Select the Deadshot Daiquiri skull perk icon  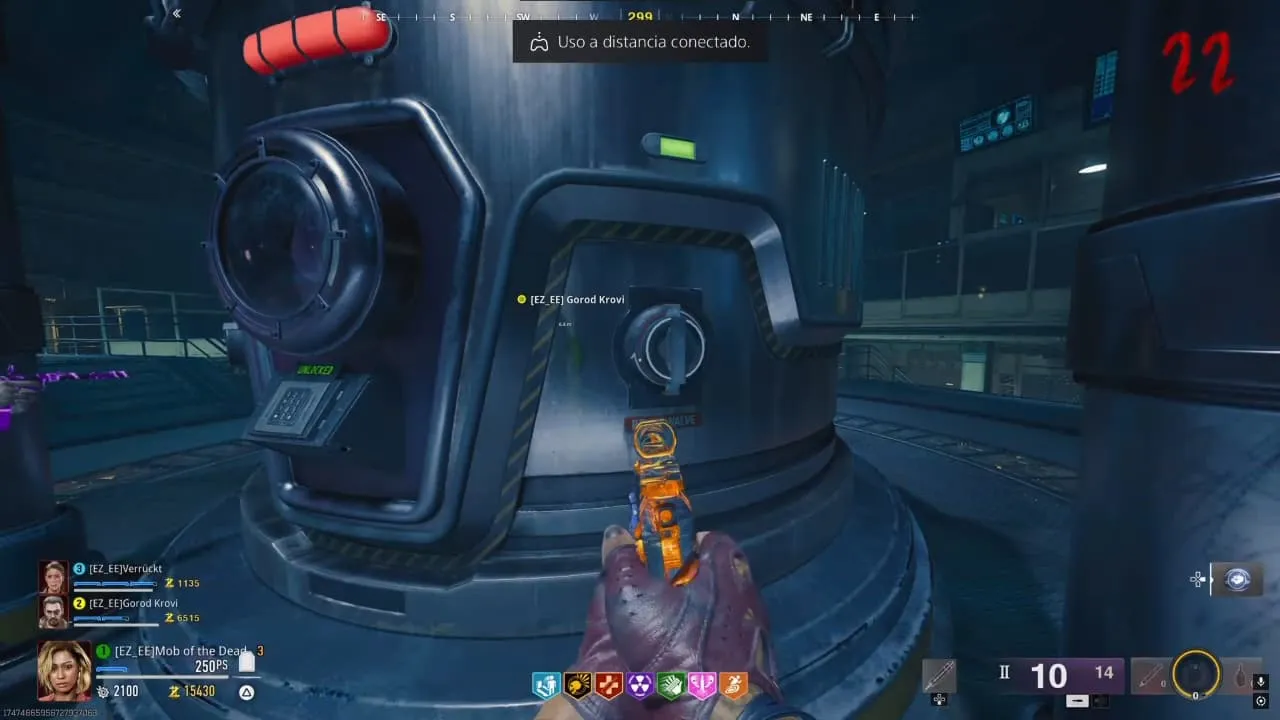click(x=578, y=685)
